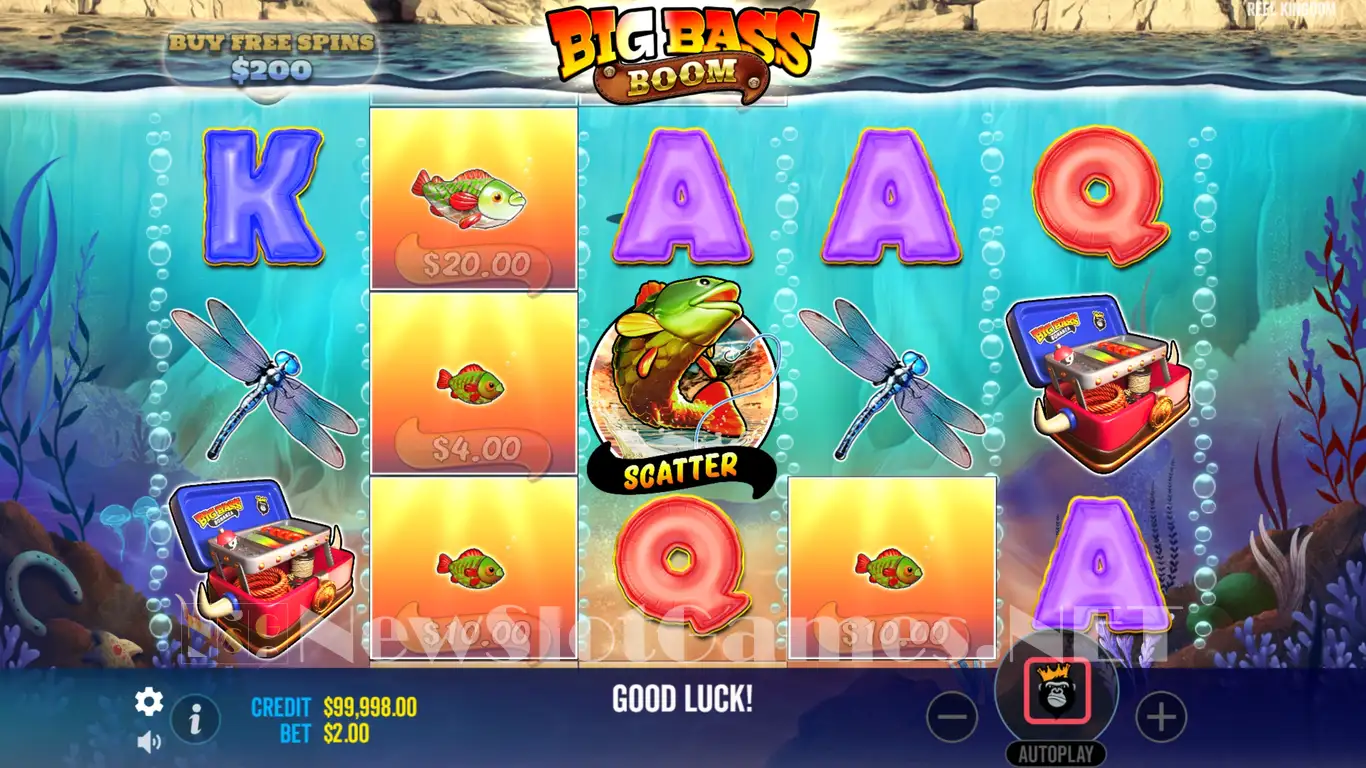1366x768 pixels.
Task: Increase the bet with plus button
Action: (1161, 717)
